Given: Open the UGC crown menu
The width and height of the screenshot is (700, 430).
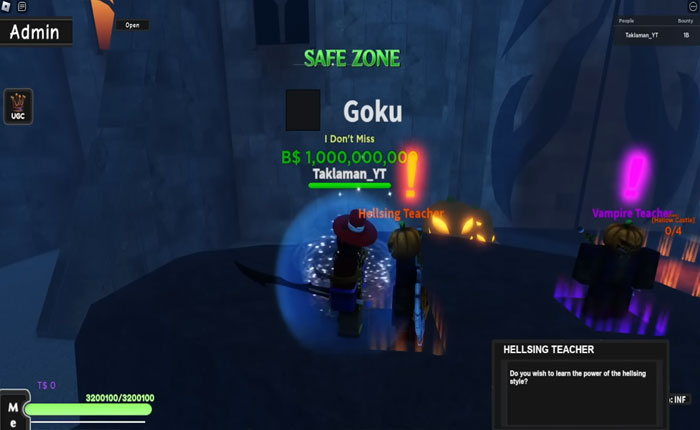Looking at the screenshot, I should [18, 106].
